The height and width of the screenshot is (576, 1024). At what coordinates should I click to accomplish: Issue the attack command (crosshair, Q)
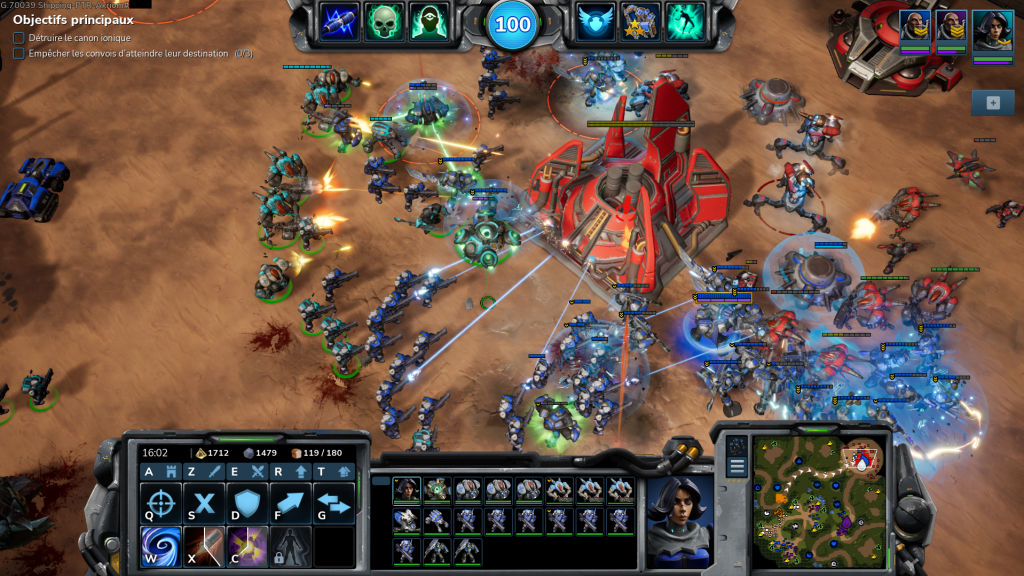tap(161, 503)
